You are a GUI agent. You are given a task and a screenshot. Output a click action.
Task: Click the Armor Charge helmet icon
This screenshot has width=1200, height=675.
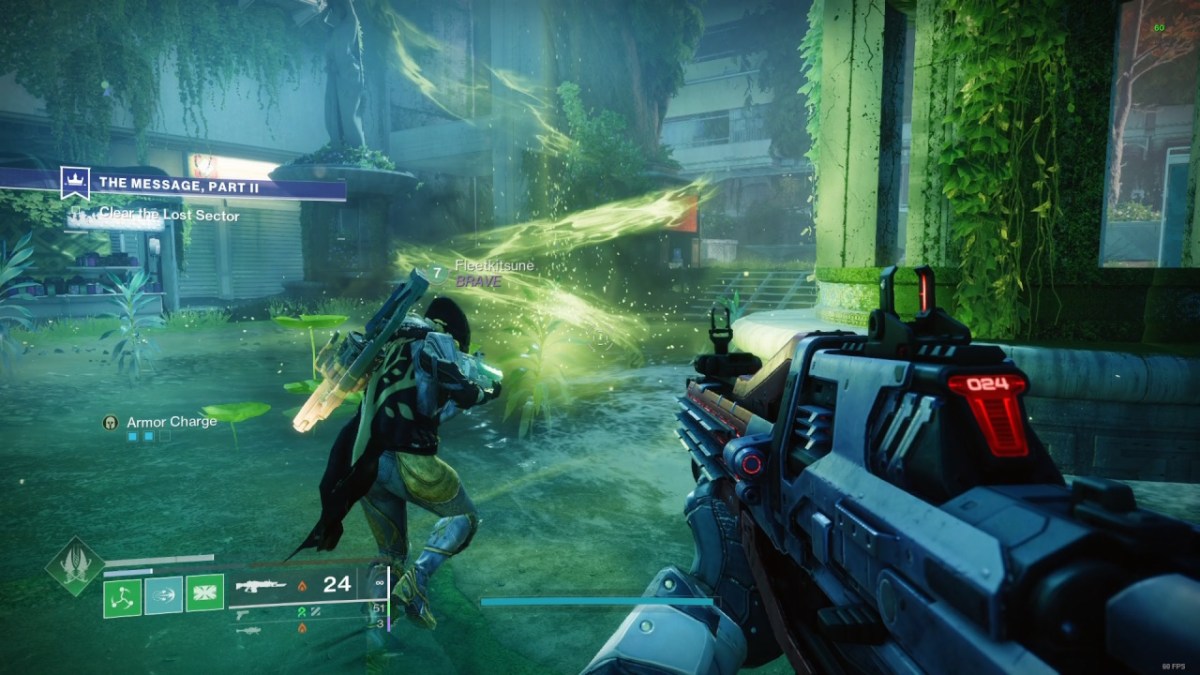pyautogui.click(x=110, y=422)
